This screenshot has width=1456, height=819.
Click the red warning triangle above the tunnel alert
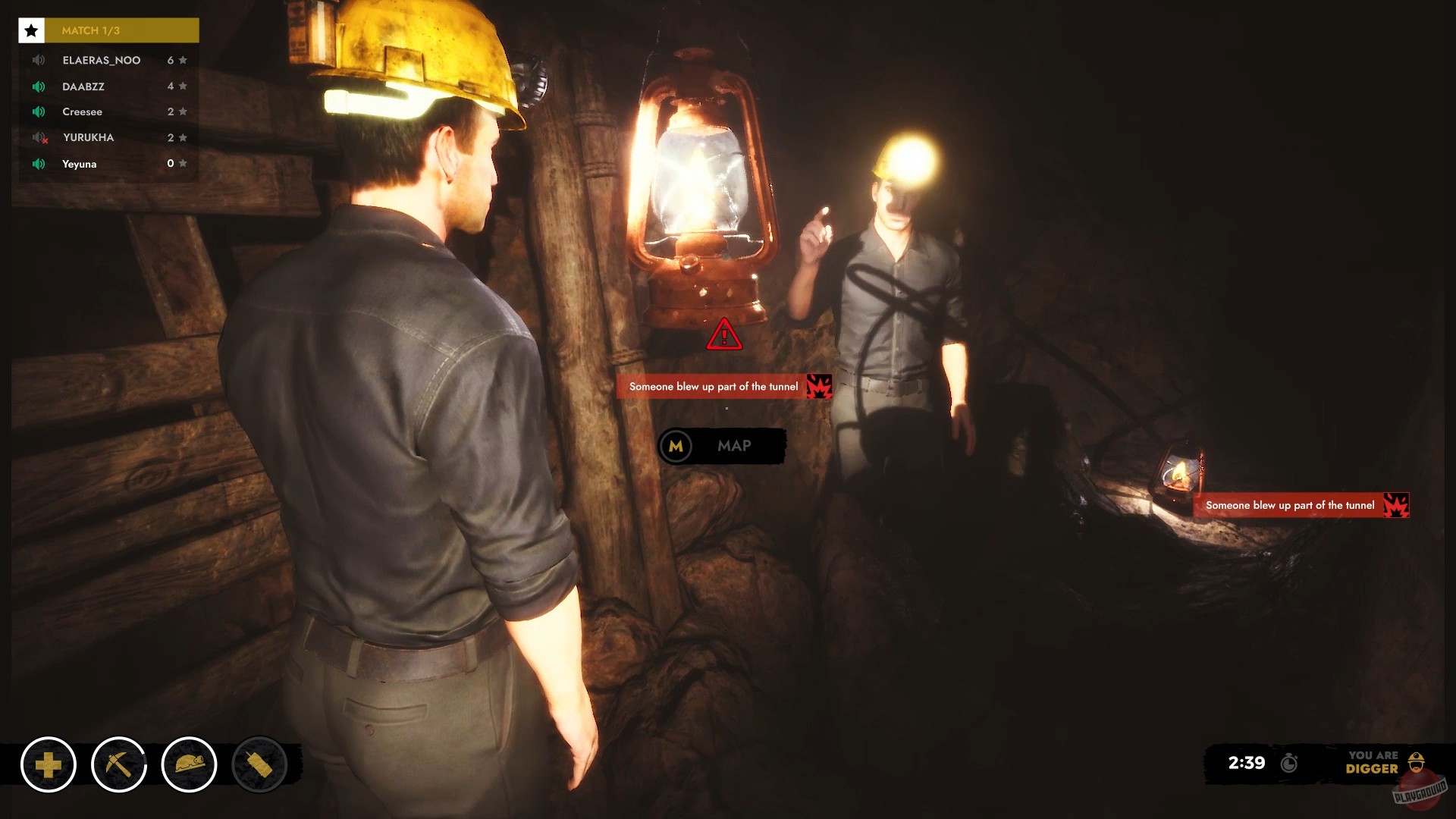(725, 337)
